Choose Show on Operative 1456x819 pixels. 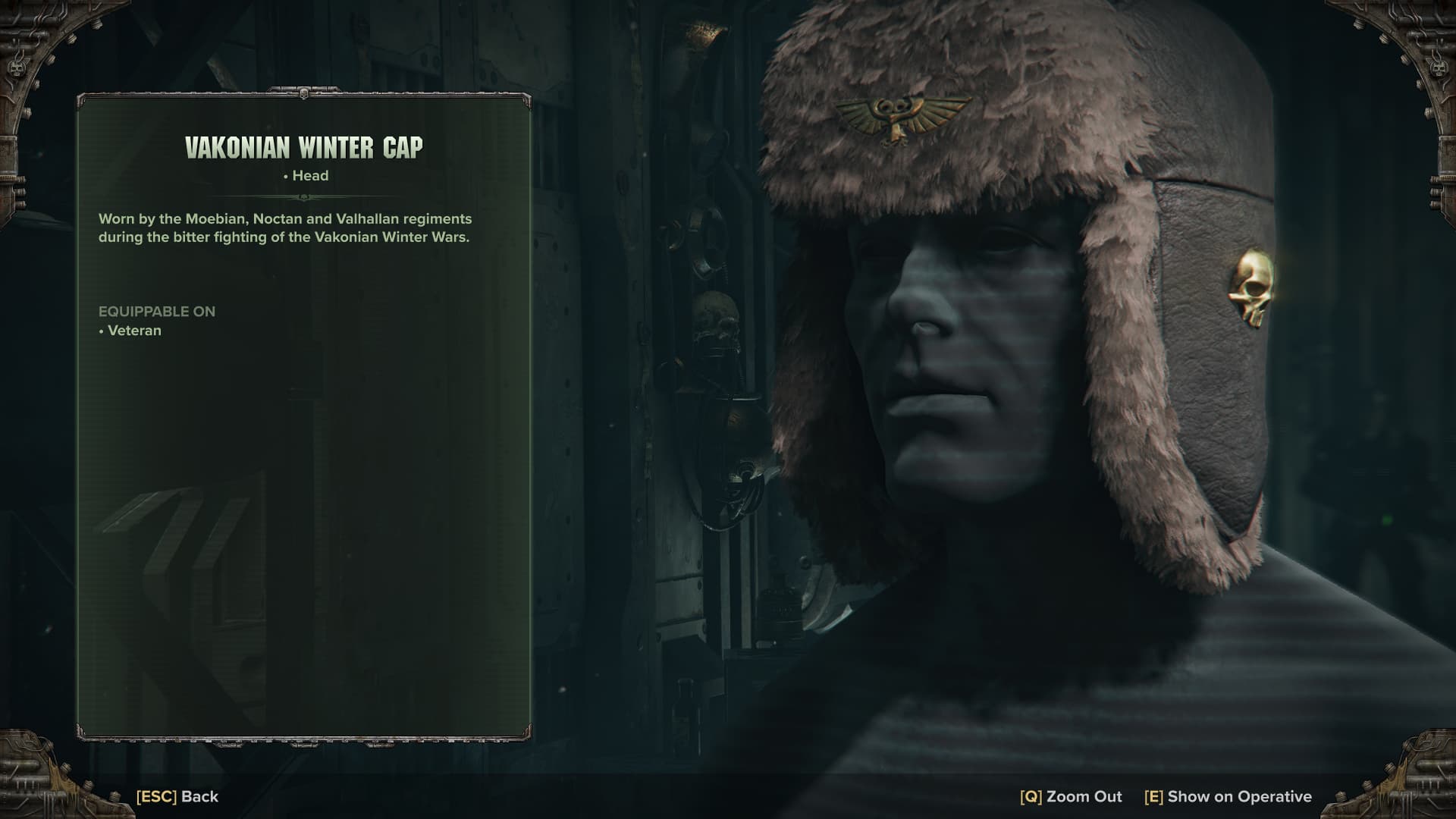coord(1228,796)
